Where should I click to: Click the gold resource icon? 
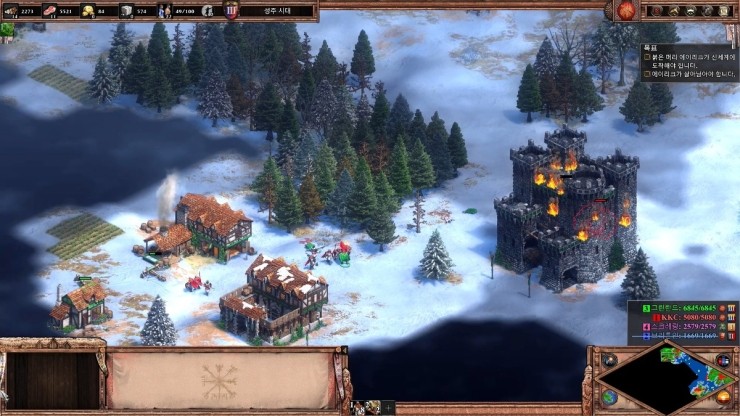[x=88, y=11]
